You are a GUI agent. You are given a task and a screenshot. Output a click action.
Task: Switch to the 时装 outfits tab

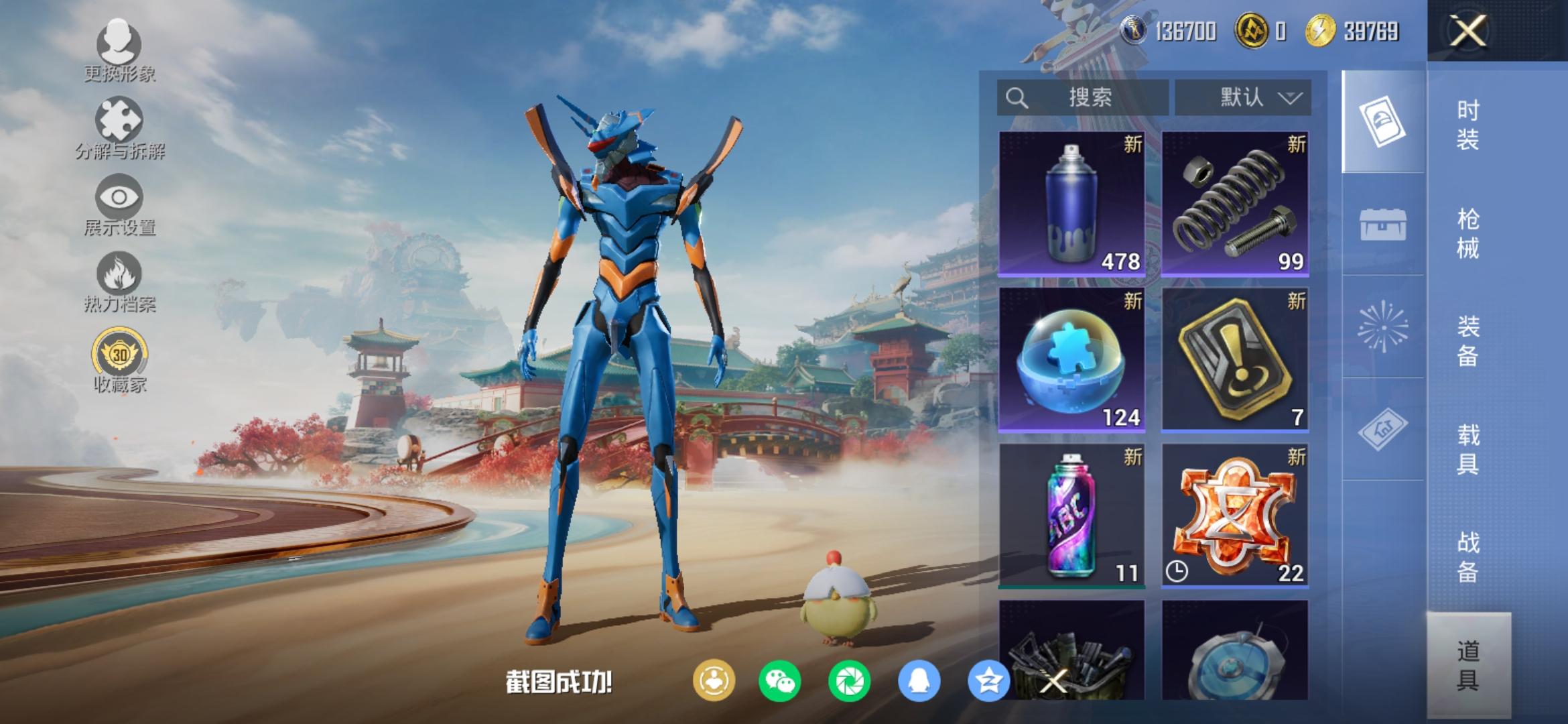(x=1468, y=125)
